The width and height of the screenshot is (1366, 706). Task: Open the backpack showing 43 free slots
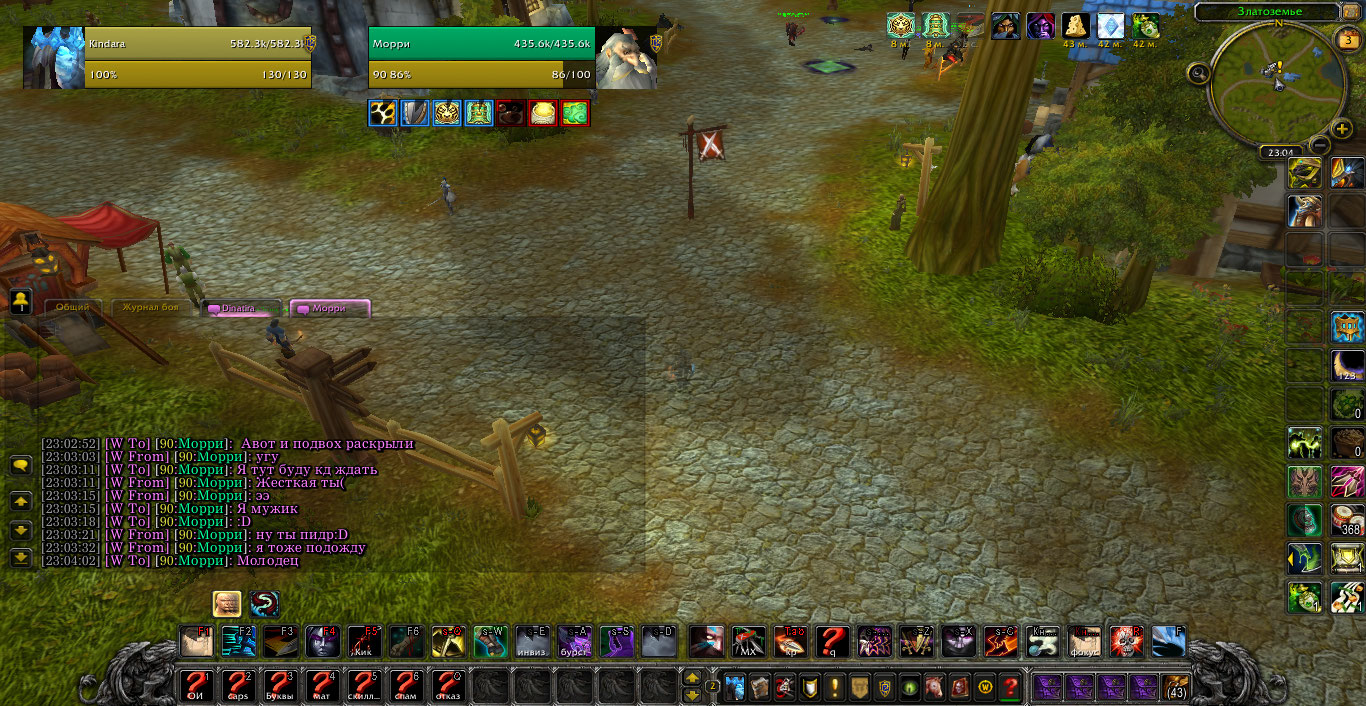1176,687
